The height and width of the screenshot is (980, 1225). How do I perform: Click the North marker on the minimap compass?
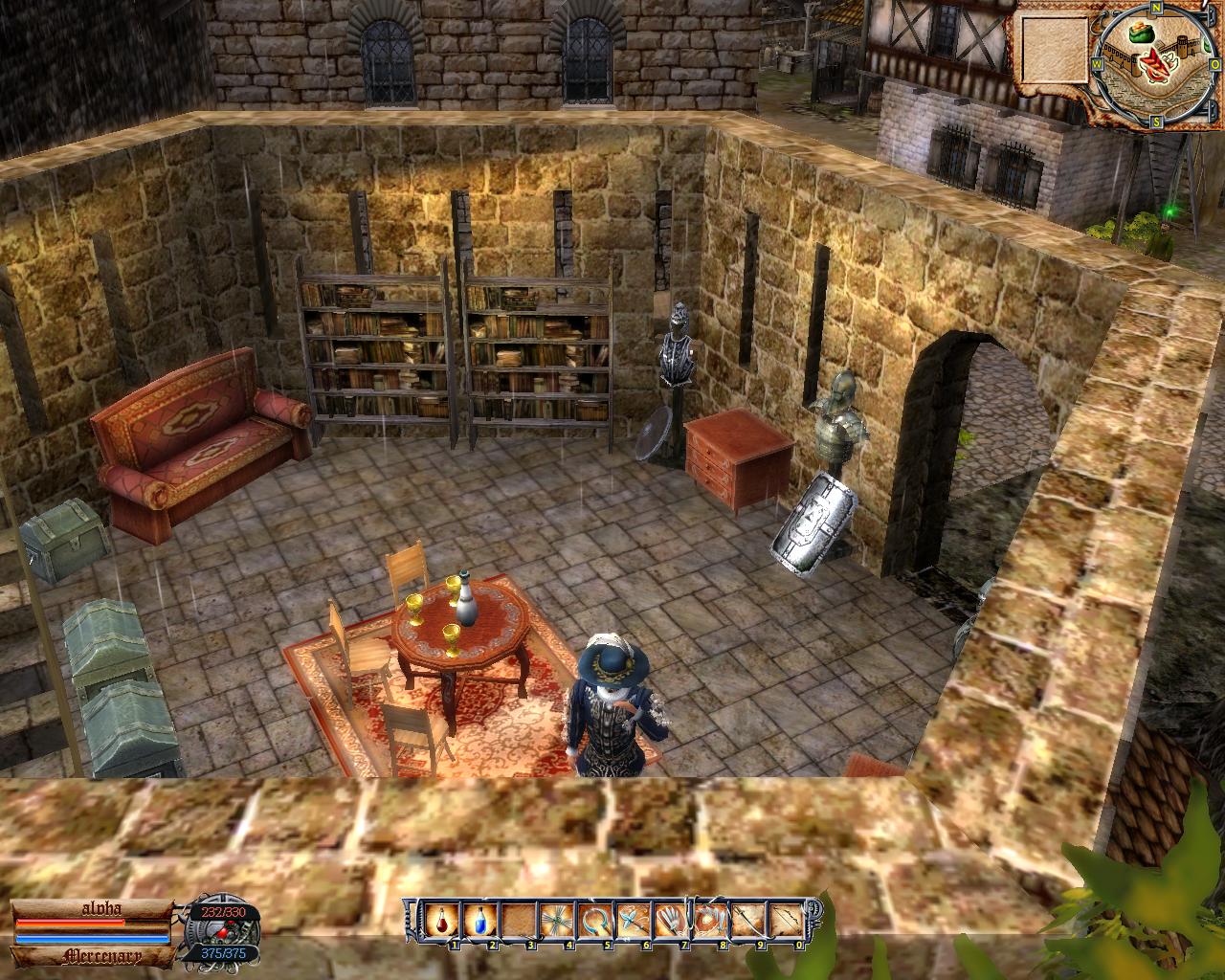[1155, 9]
